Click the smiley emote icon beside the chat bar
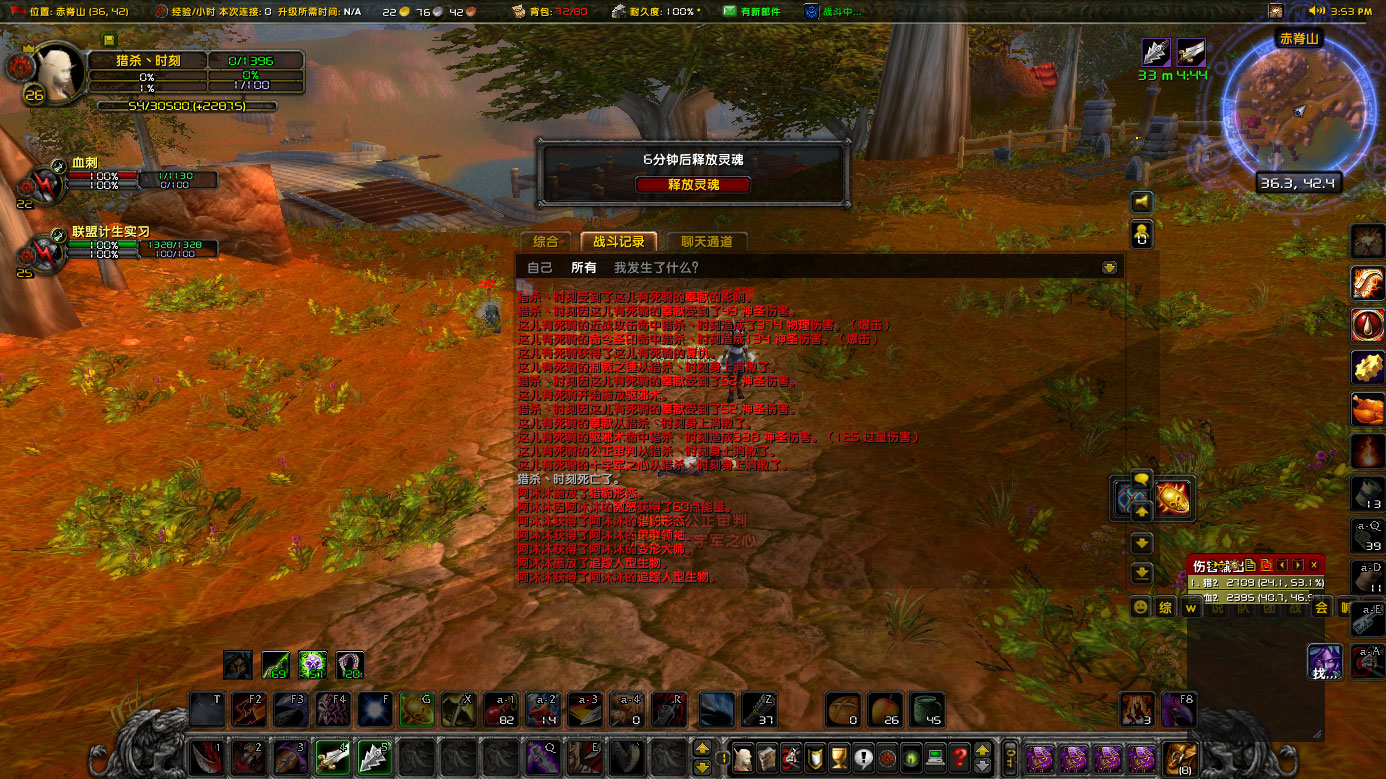The image size is (1386, 779). click(x=1140, y=606)
